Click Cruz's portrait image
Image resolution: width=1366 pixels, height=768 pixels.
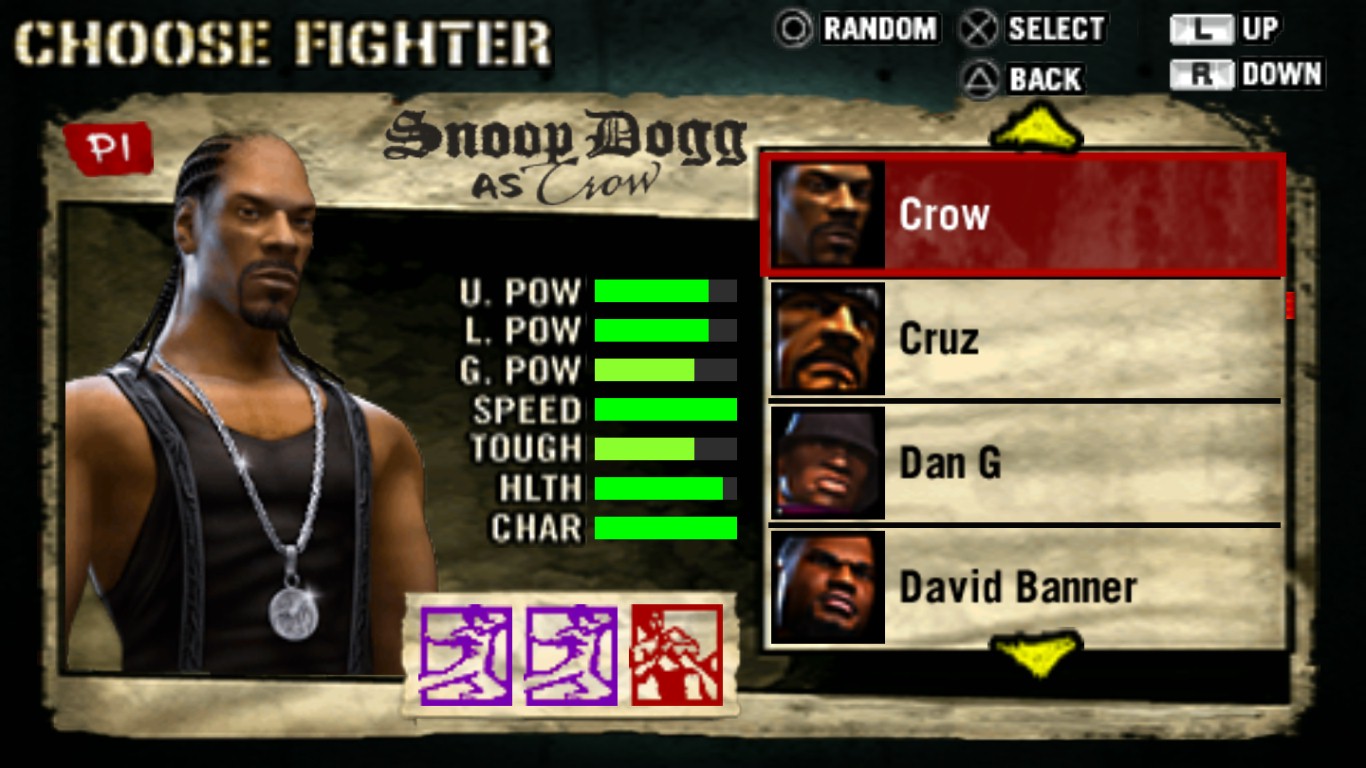tap(824, 338)
